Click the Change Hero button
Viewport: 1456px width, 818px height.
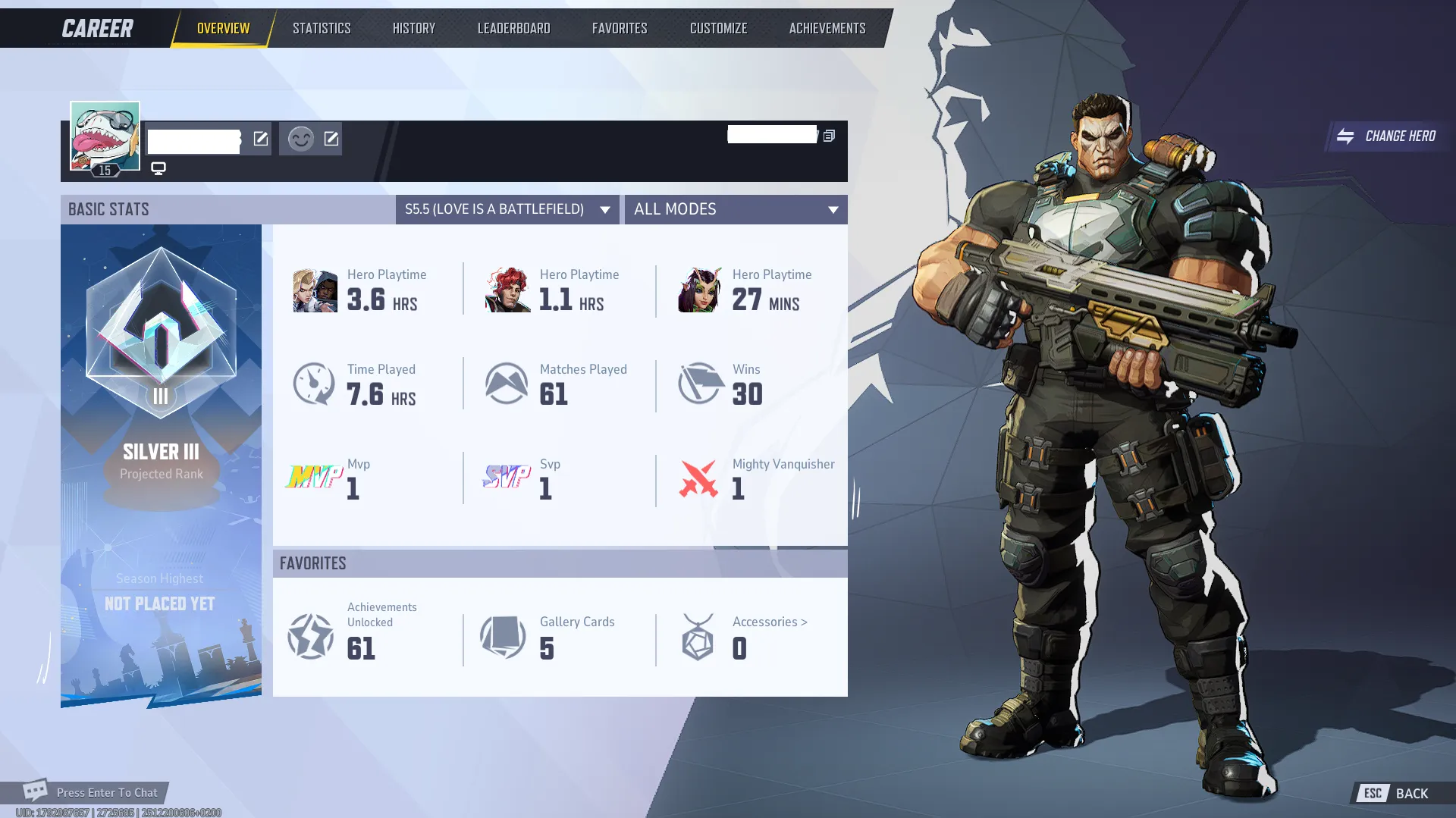click(1387, 136)
